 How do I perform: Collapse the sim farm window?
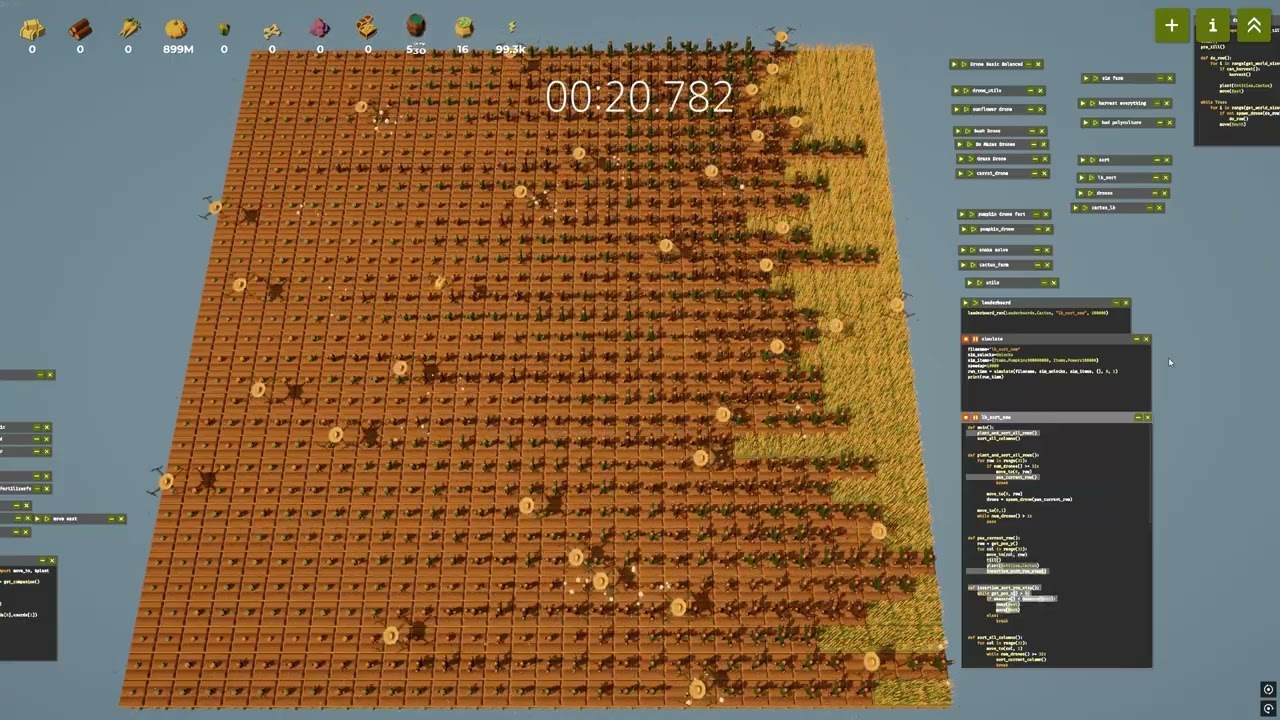(x=1160, y=78)
